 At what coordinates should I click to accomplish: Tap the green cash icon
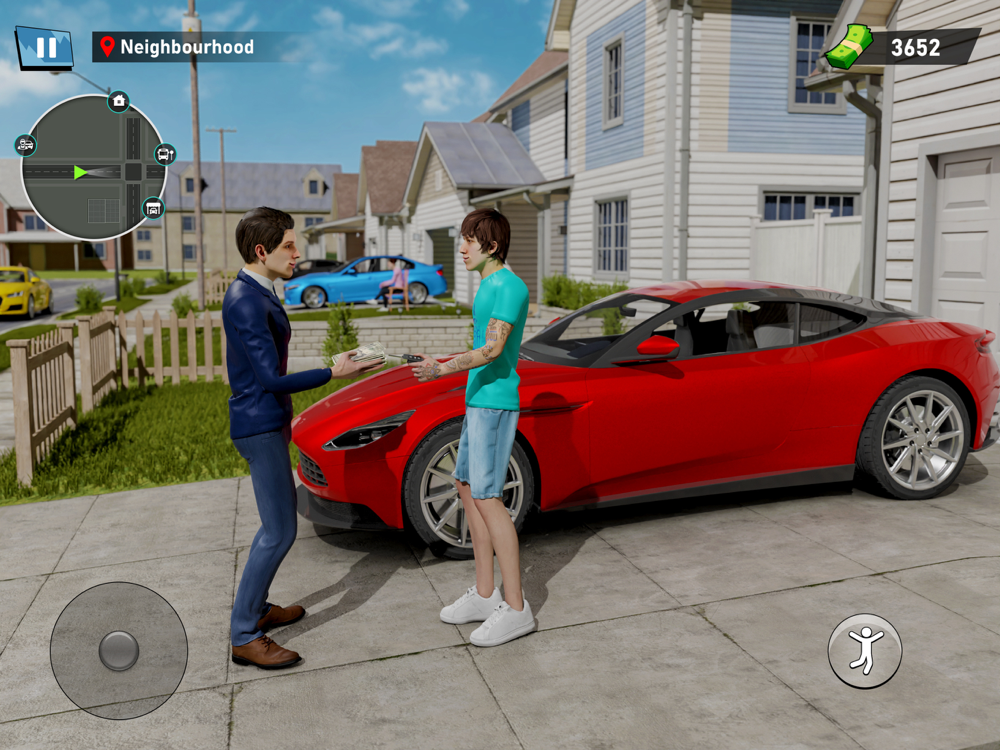coord(849,47)
